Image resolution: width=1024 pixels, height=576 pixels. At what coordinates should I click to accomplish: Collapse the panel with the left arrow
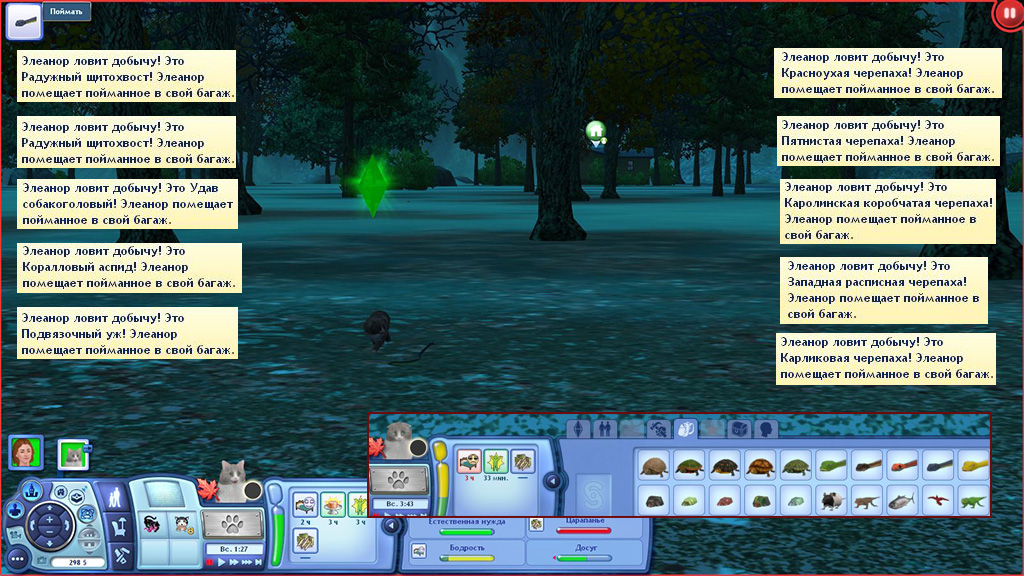coord(551,481)
